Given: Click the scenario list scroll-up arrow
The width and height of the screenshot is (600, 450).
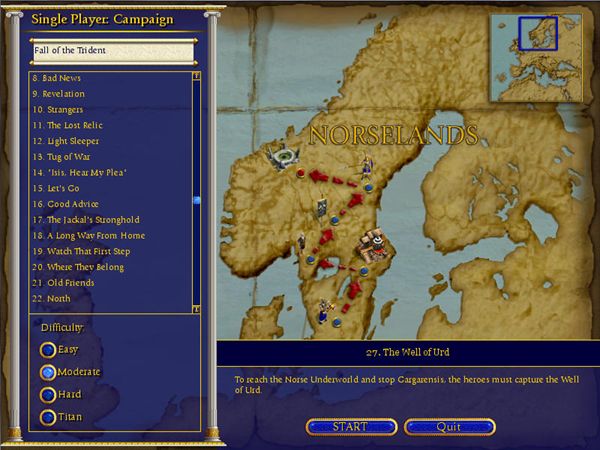Looking at the screenshot, I should coord(197,75).
